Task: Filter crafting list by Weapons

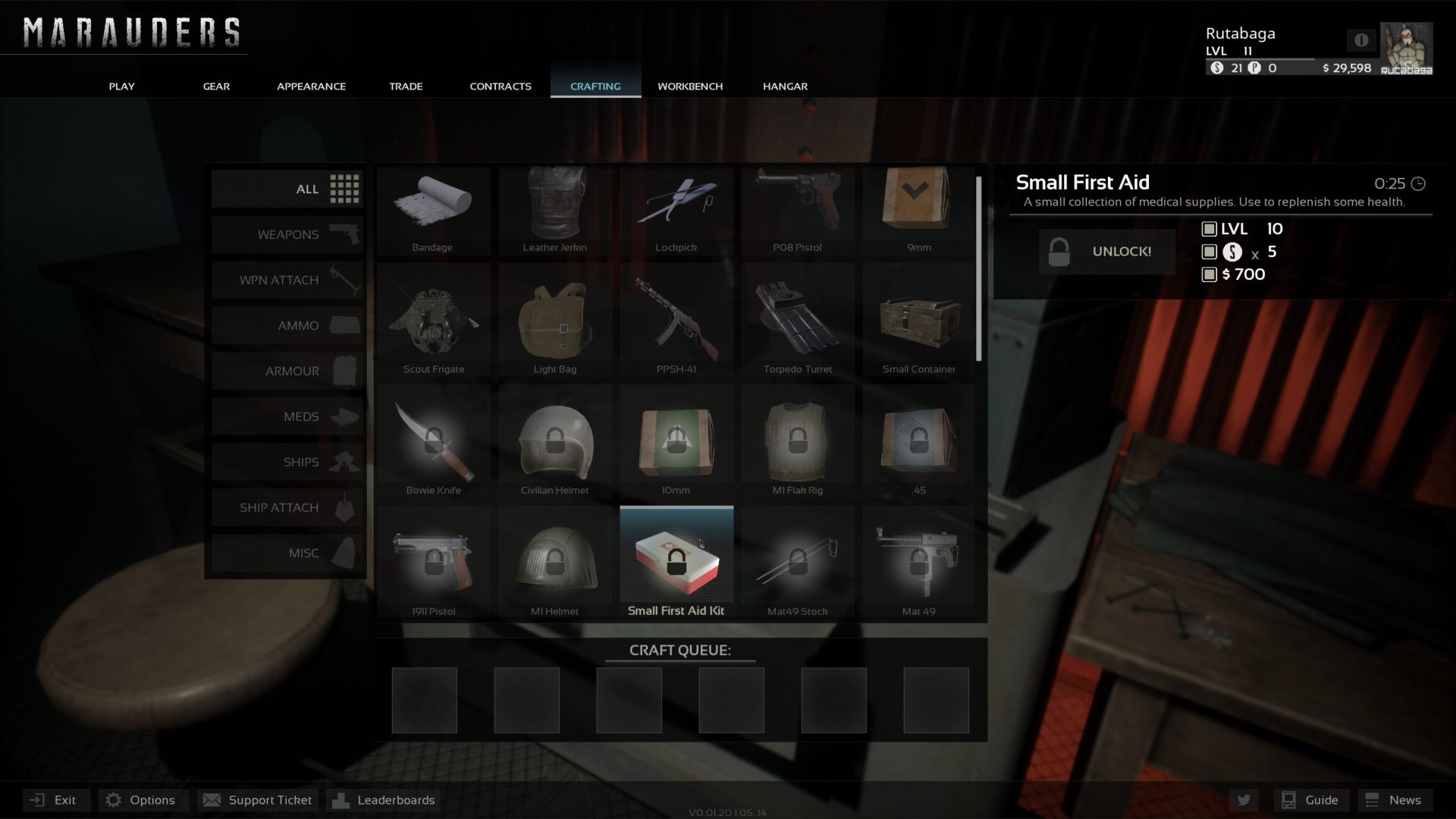Action: click(287, 234)
